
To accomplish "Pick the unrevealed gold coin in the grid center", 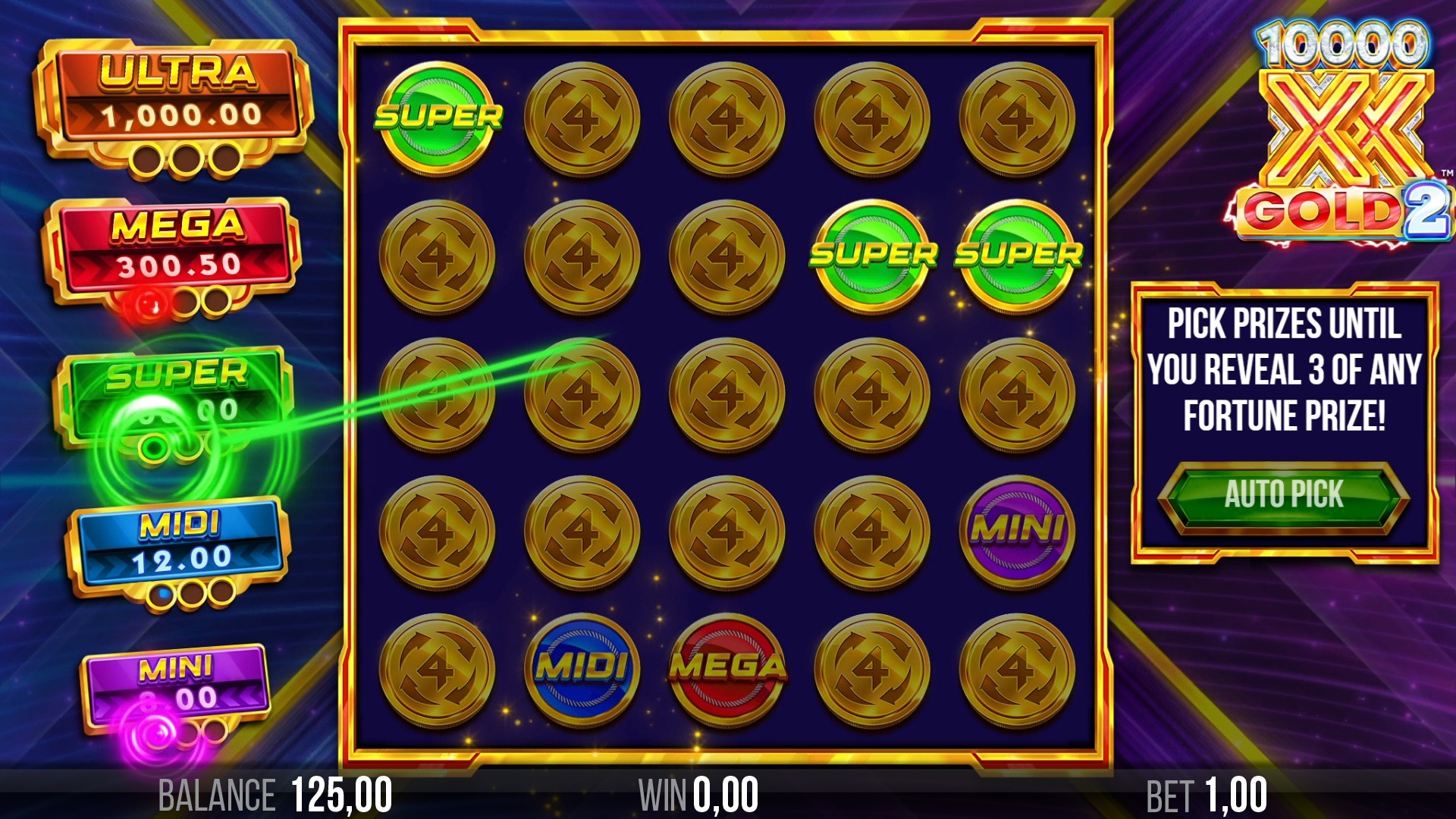I will click(728, 394).
